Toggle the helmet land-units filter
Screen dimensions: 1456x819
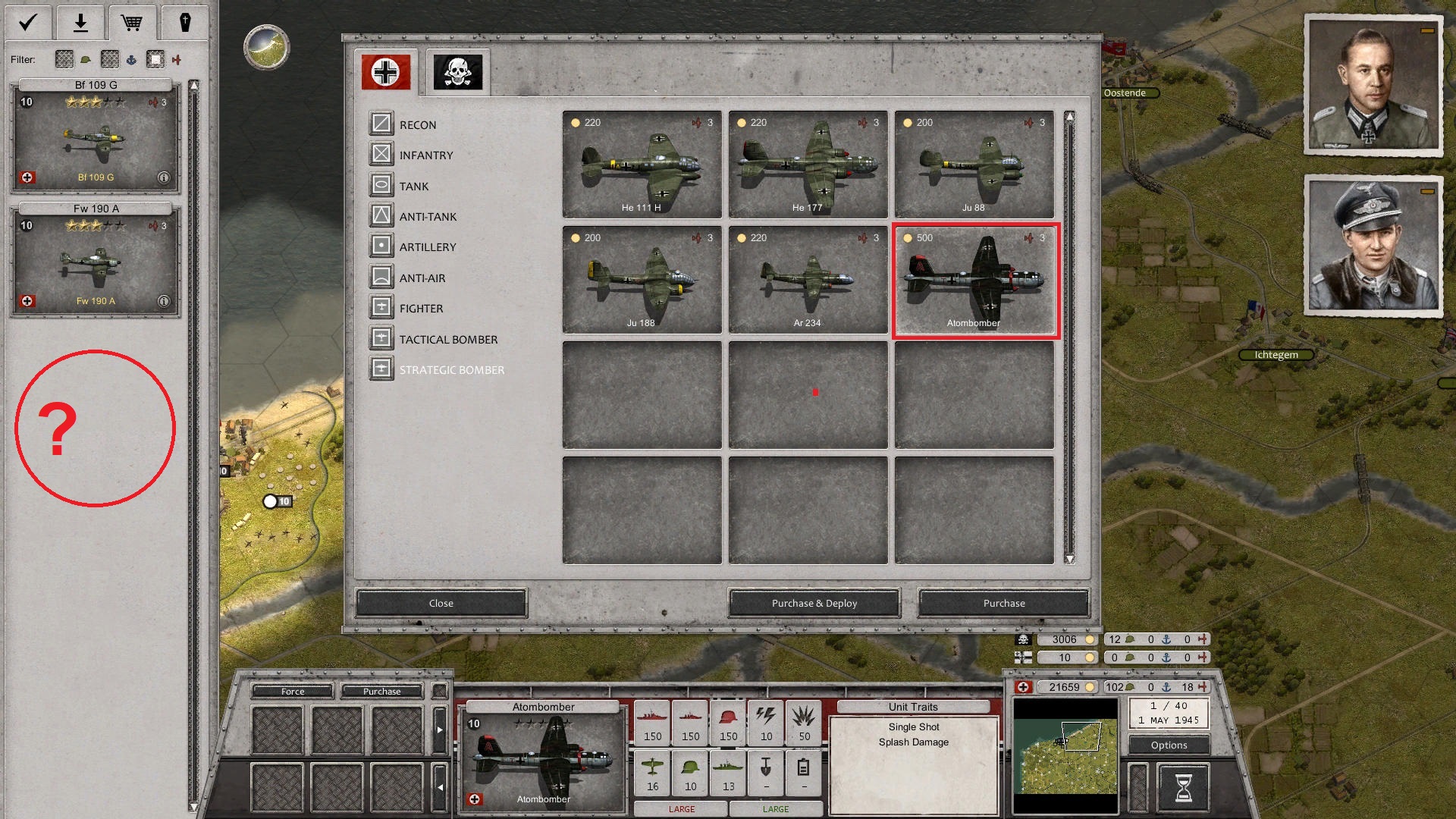(x=86, y=60)
